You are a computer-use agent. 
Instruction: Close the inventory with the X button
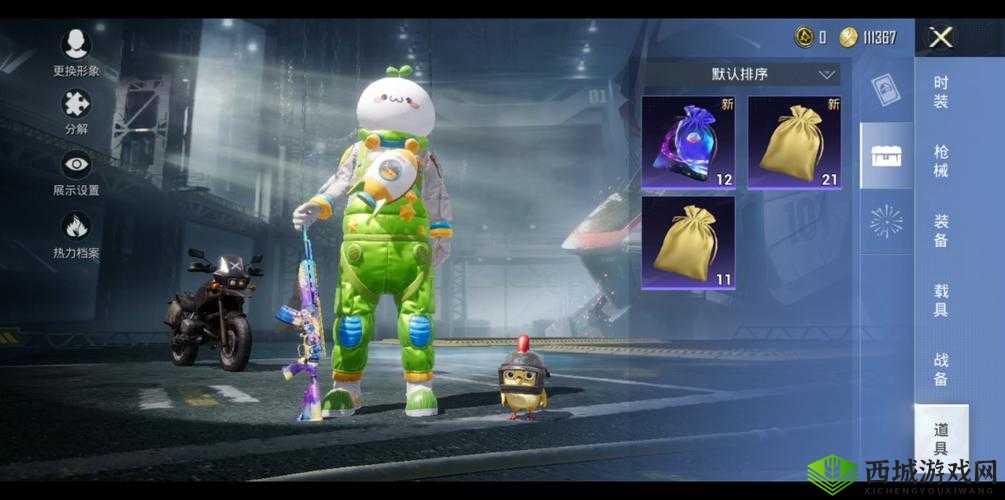coord(940,38)
